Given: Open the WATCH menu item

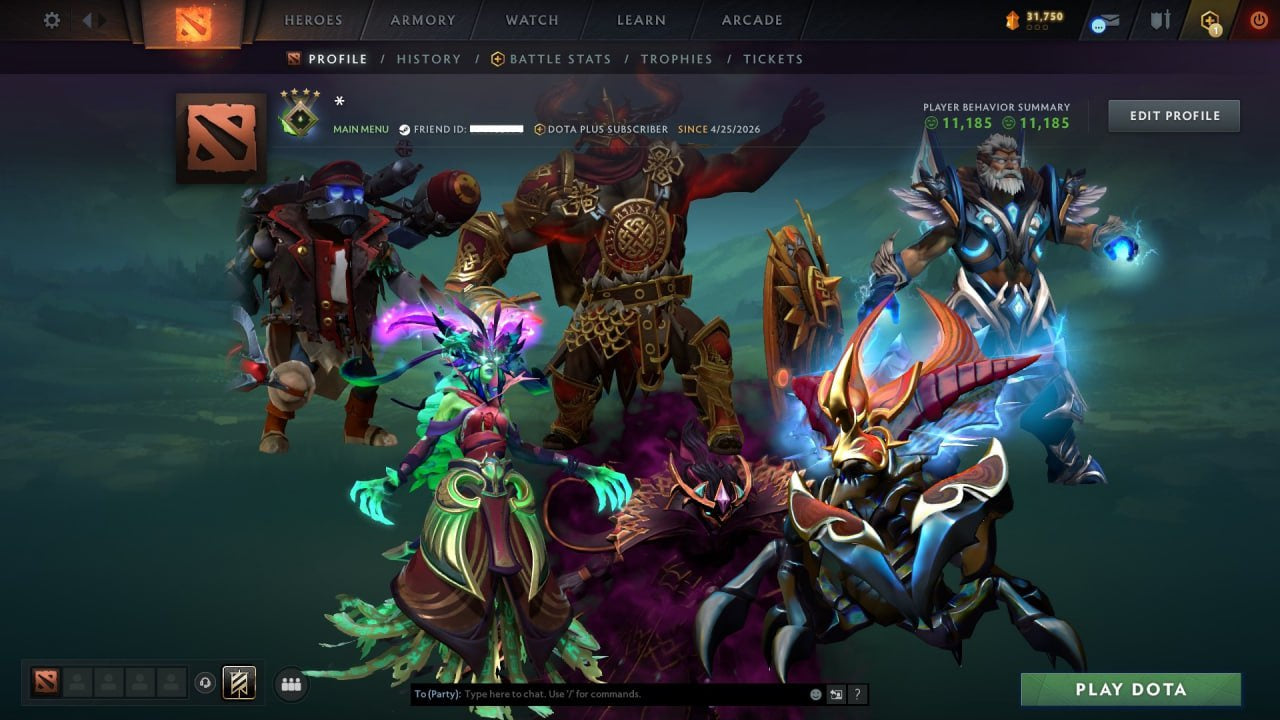Looking at the screenshot, I should tap(531, 20).
